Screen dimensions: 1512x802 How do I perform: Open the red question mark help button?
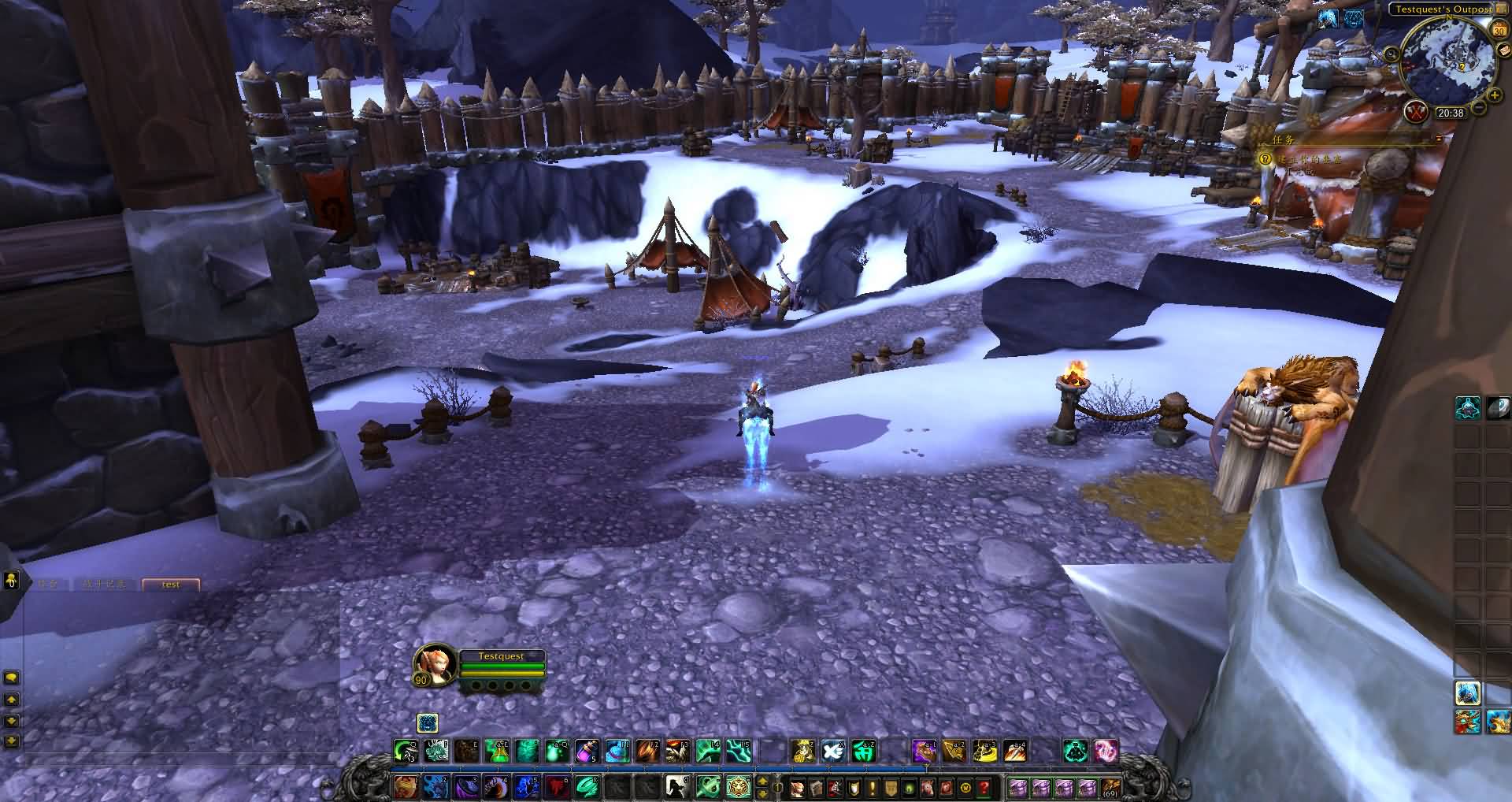click(x=984, y=787)
